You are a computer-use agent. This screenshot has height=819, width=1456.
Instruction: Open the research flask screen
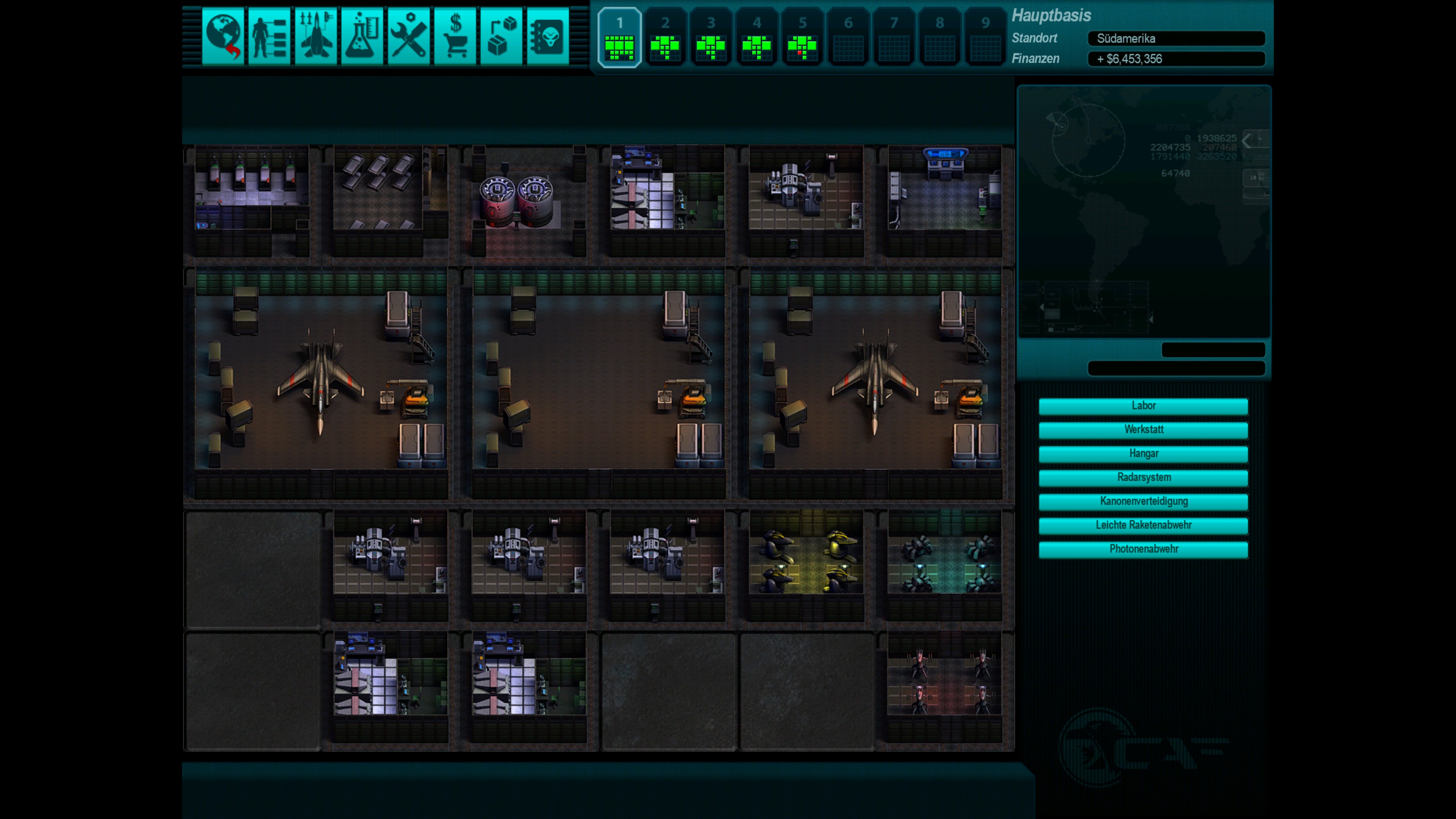tap(362, 37)
